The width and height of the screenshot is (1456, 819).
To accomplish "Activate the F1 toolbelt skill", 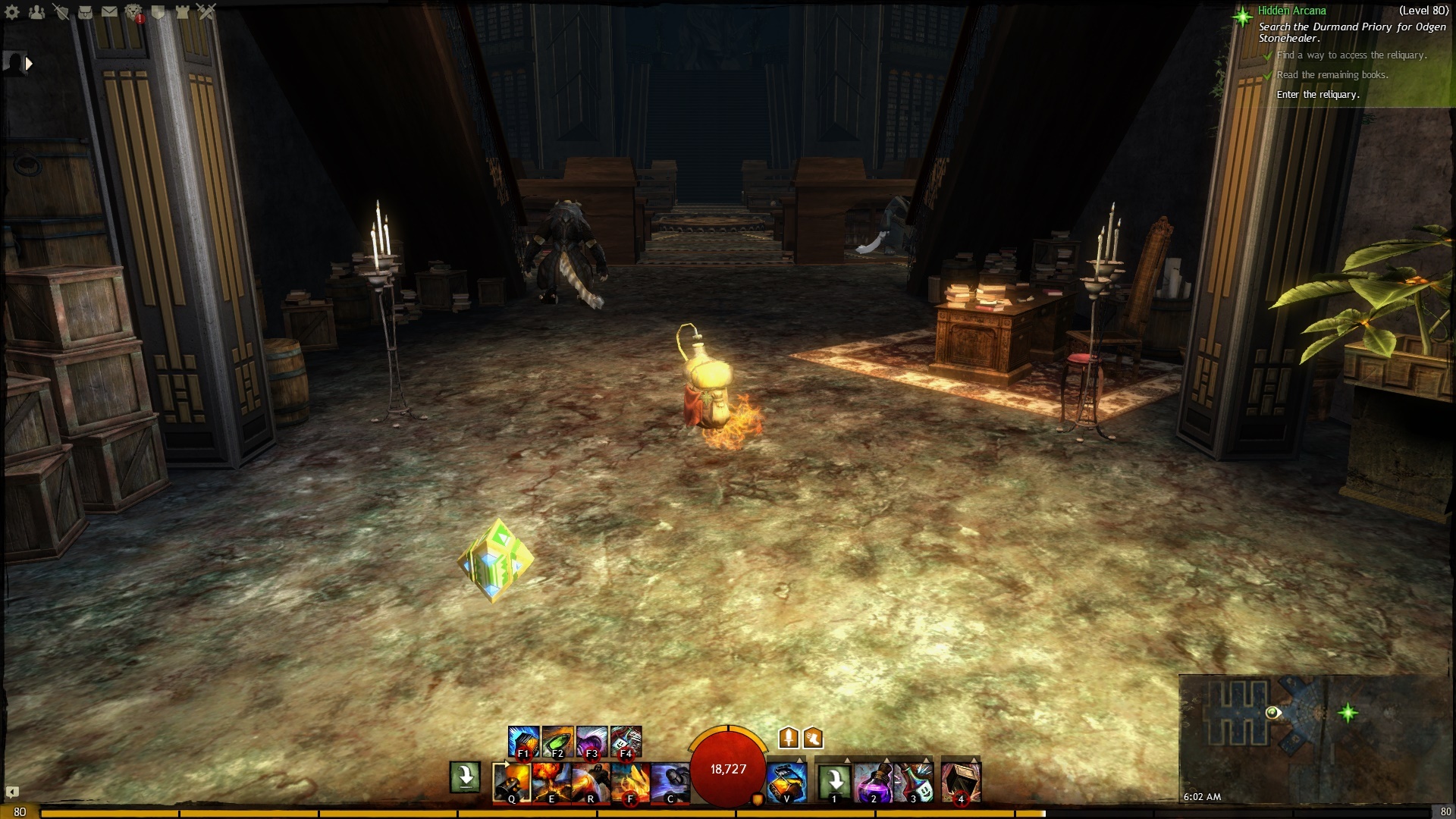I will click(x=523, y=742).
